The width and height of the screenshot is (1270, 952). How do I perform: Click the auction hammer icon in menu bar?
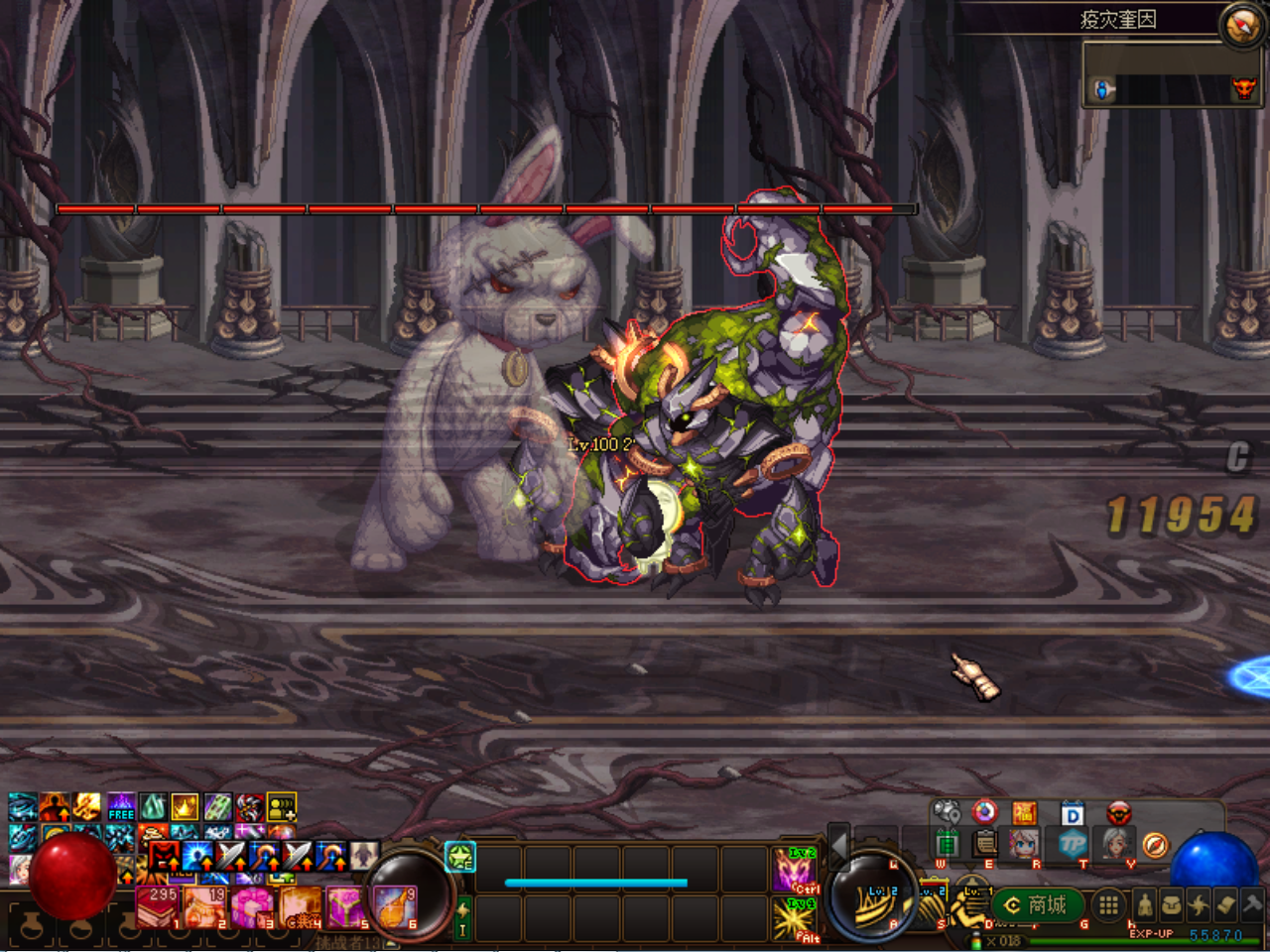[x=1252, y=903]
